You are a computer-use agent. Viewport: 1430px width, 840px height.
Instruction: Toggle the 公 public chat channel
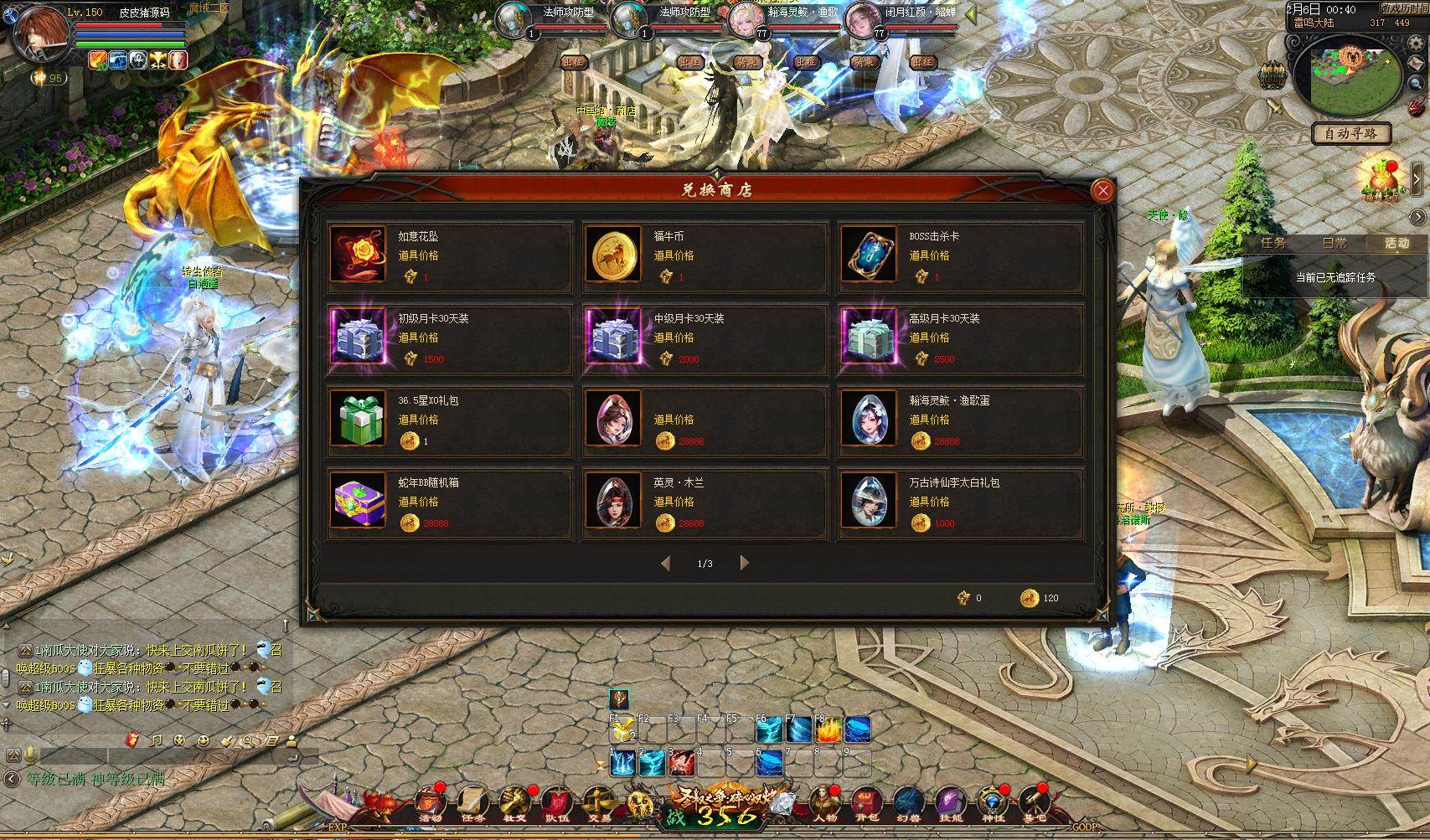click(13, 756)
